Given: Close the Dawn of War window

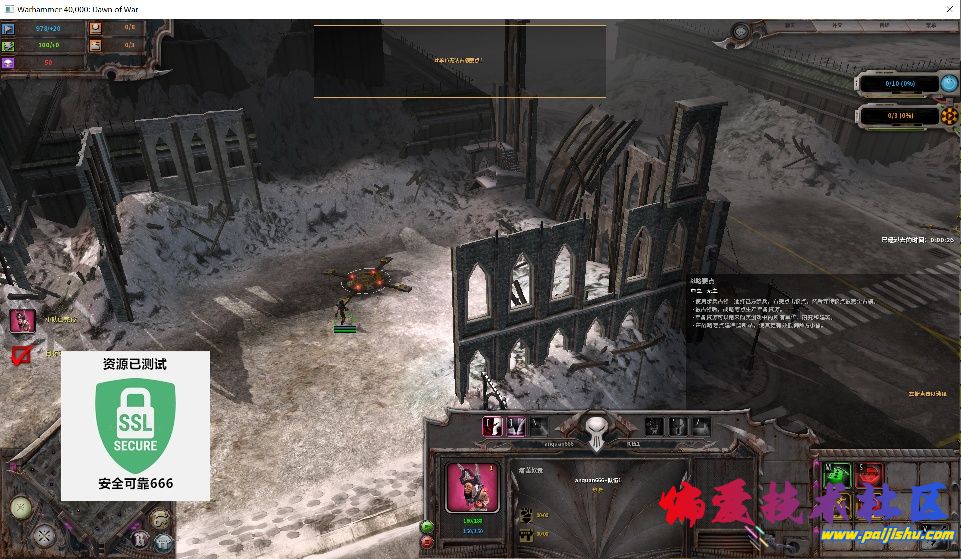Looking at the screenshot, I should (x=947, y=10).
